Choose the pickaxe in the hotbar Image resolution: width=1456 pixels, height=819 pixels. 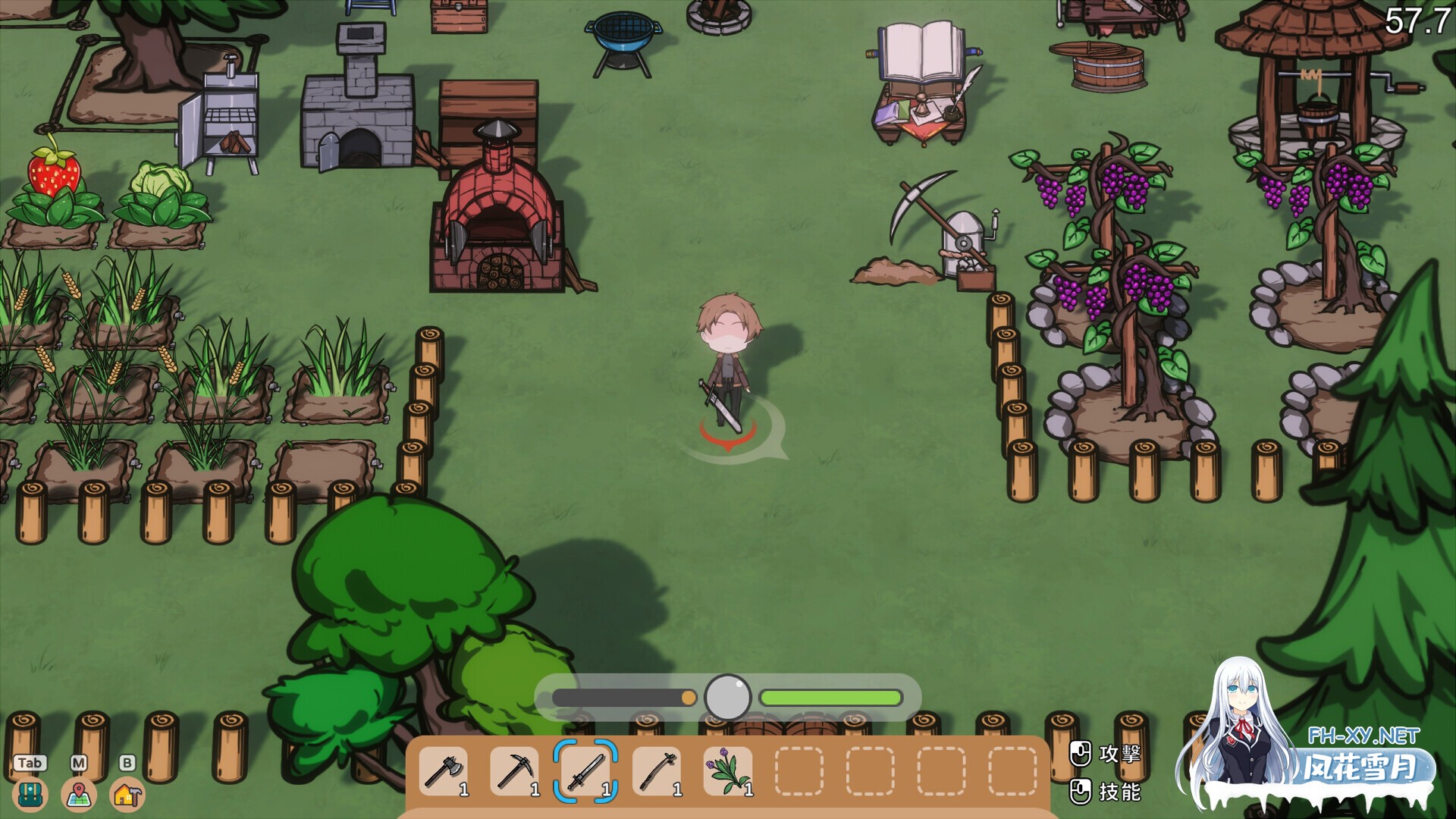[514, 771]
